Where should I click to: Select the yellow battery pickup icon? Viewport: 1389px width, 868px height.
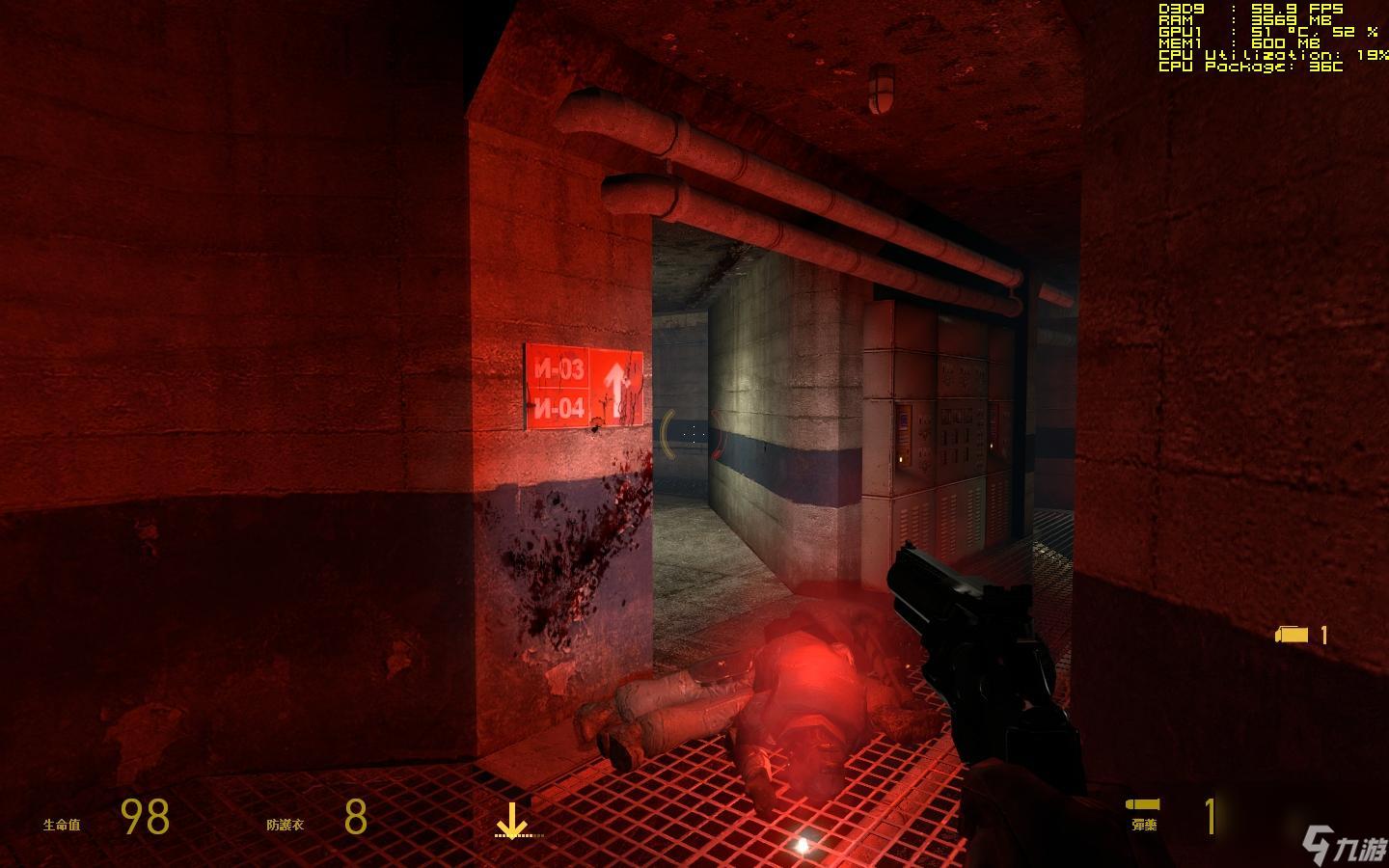tap(1293, 634)
